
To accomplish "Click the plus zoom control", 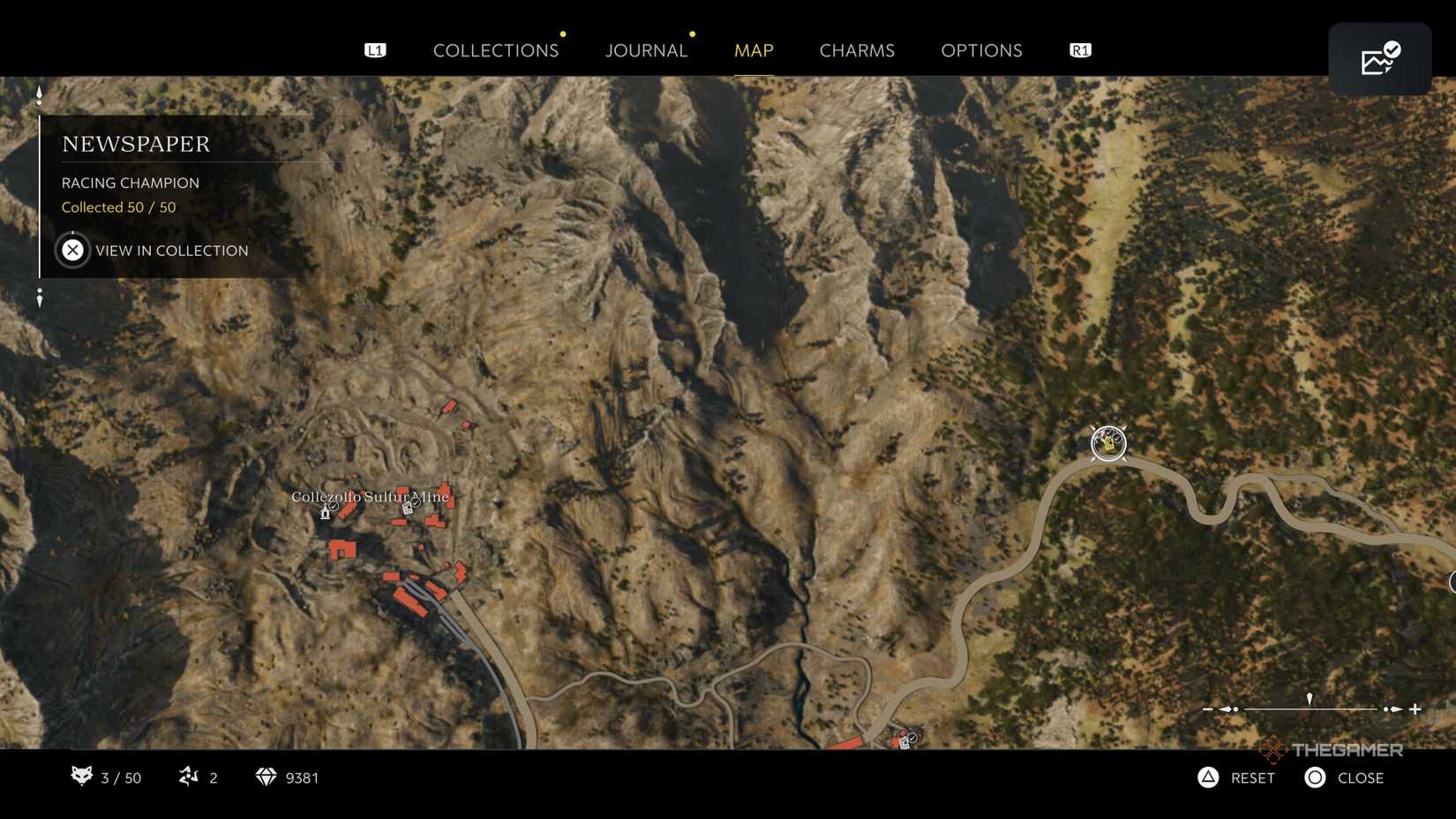I will pyautogui.click(x=1415, y=708).
